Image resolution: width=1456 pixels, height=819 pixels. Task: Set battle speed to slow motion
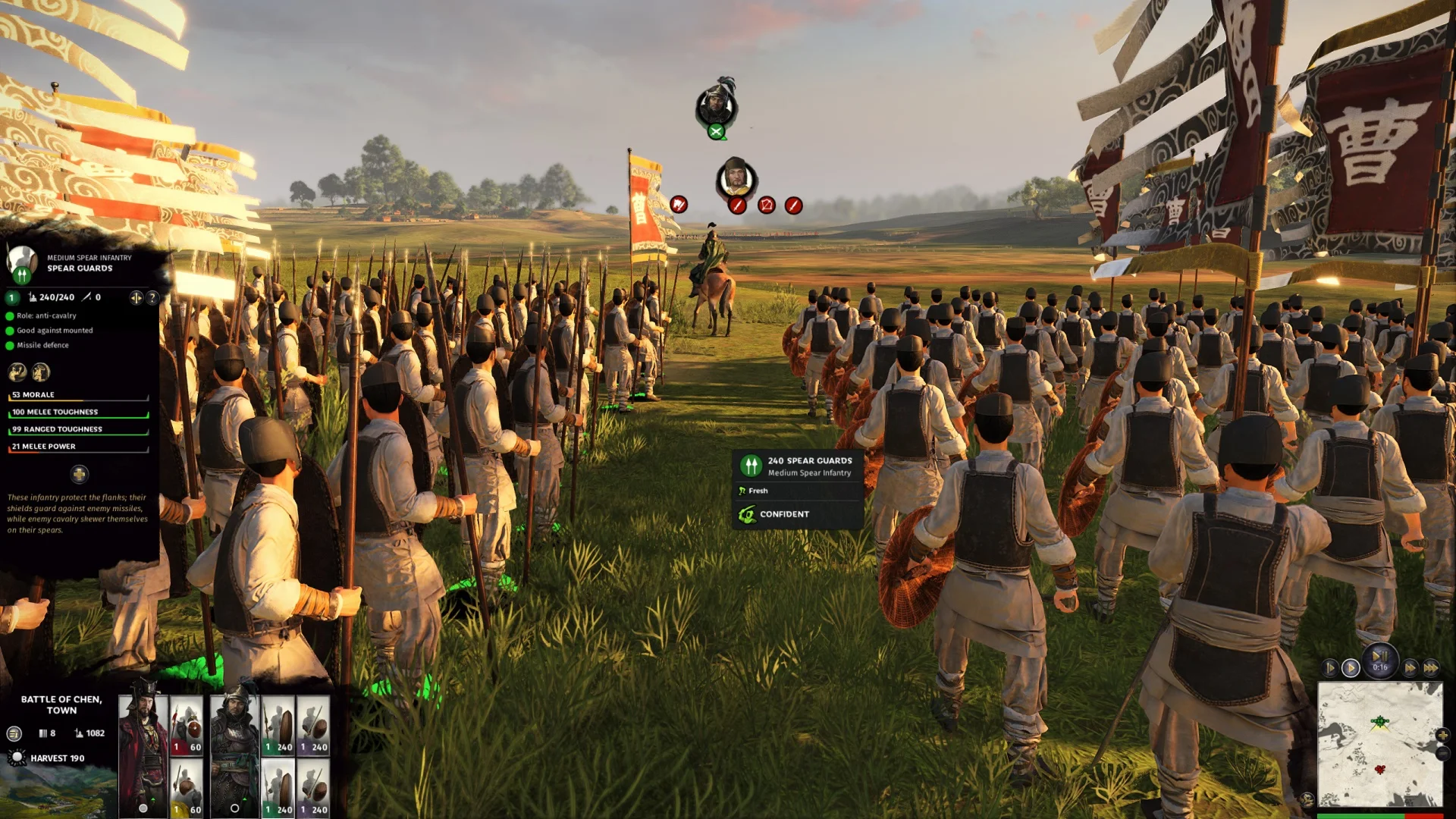tap(1329, 668)
